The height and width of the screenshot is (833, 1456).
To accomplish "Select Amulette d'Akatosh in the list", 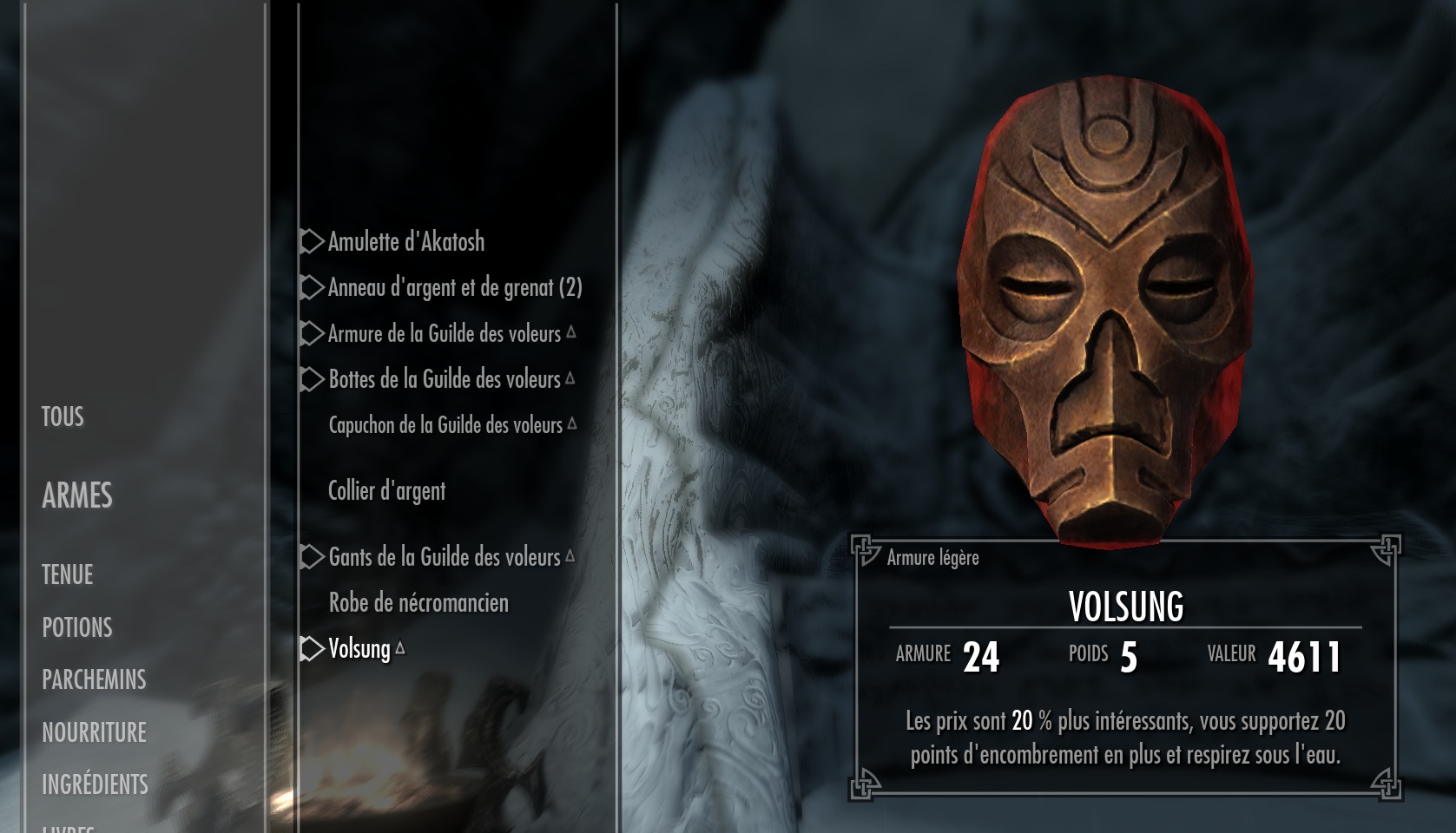I will [x=405, y=241].
